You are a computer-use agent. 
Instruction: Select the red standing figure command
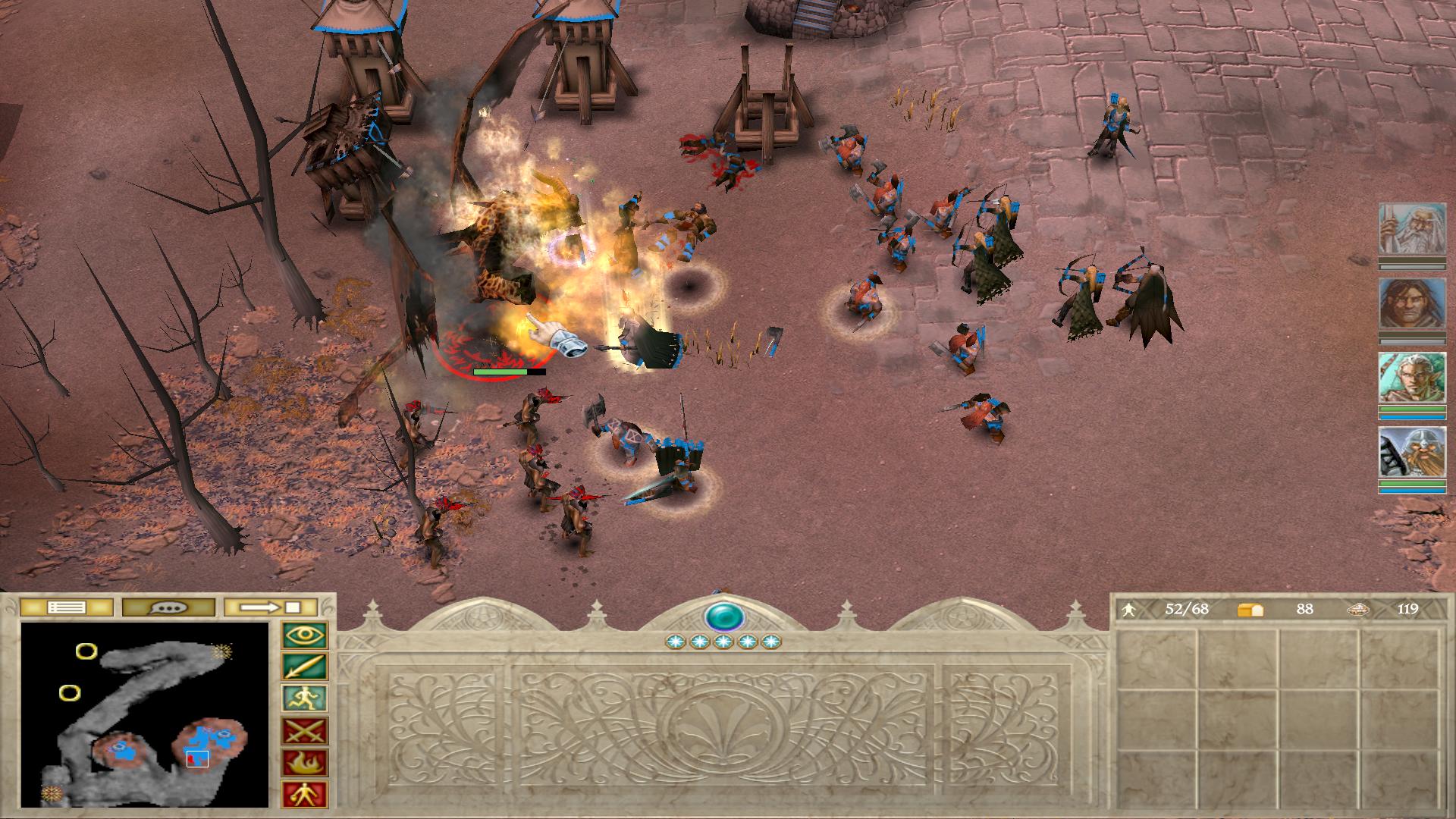pos(305,795)
